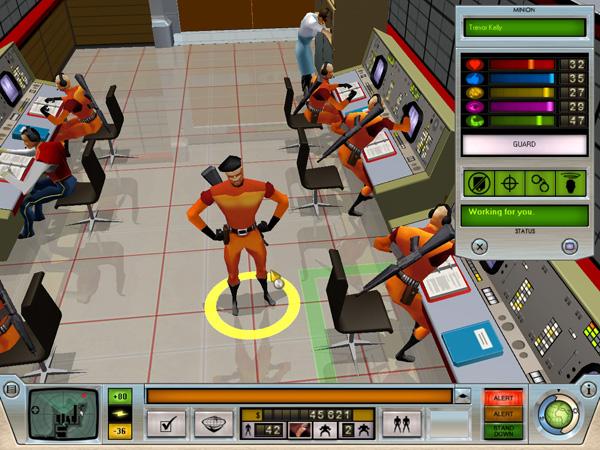This screenshot has height=450, width=600.
Task: Click the round button at bottom-left HUD edge
Action: (x=12, y=390)
